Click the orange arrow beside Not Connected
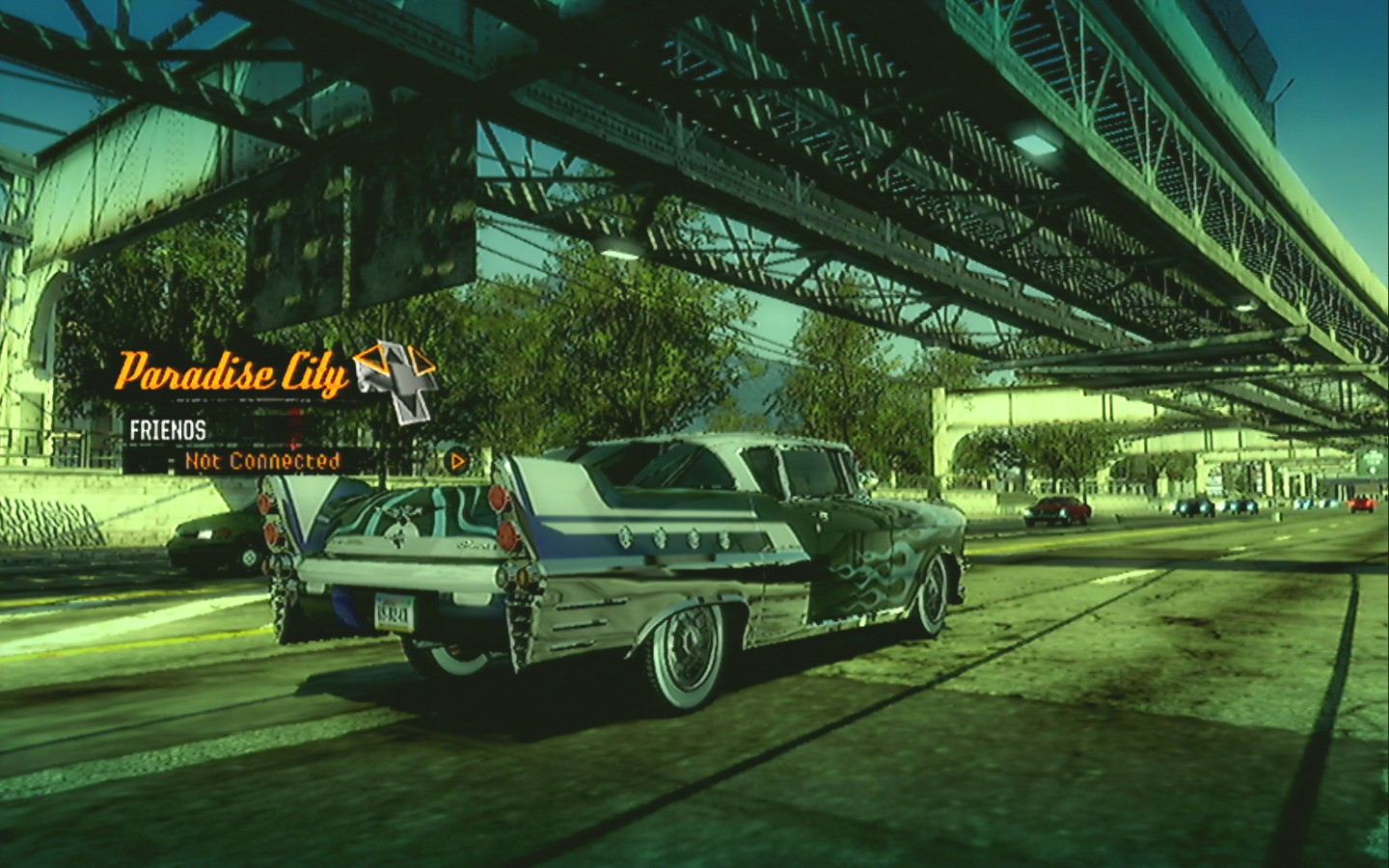This screenshot has width=1389, height=868. pyautogui.click(x=458, y=461)
